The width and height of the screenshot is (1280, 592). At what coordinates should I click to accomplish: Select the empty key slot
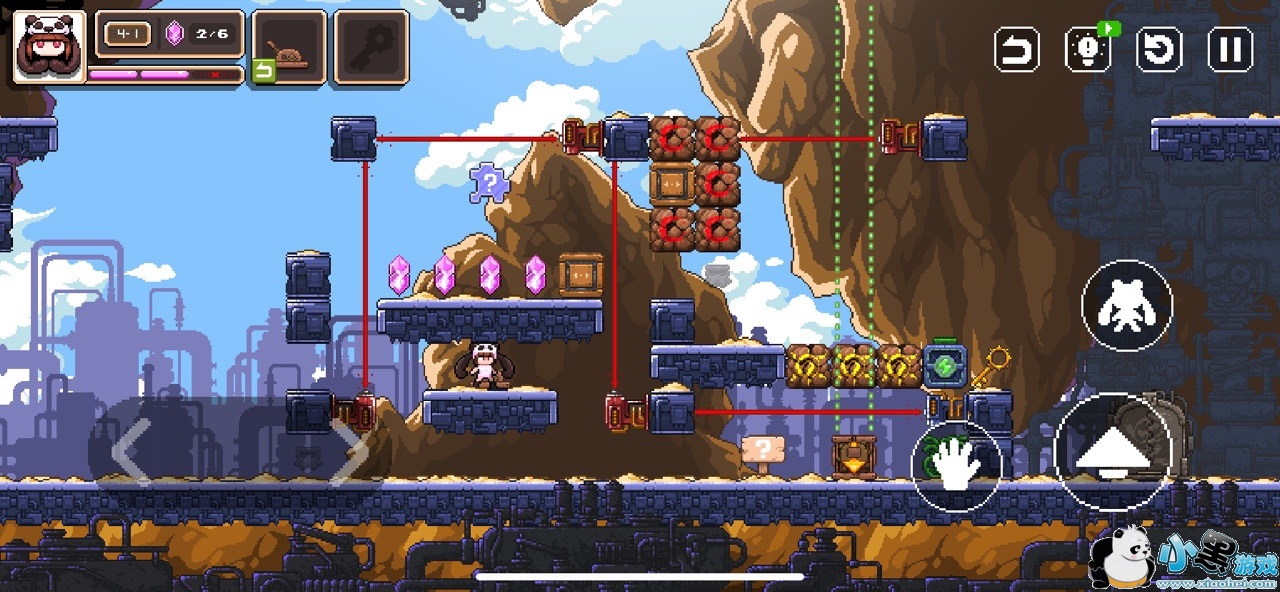(371, 47)
